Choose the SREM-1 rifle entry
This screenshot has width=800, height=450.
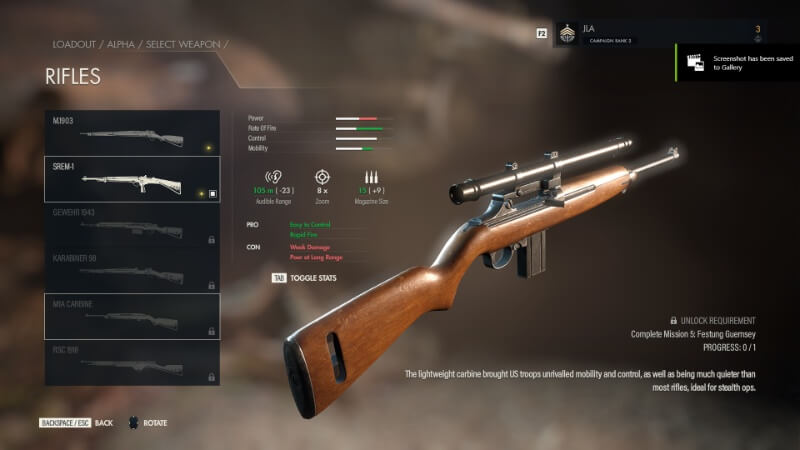pos(132,179)
